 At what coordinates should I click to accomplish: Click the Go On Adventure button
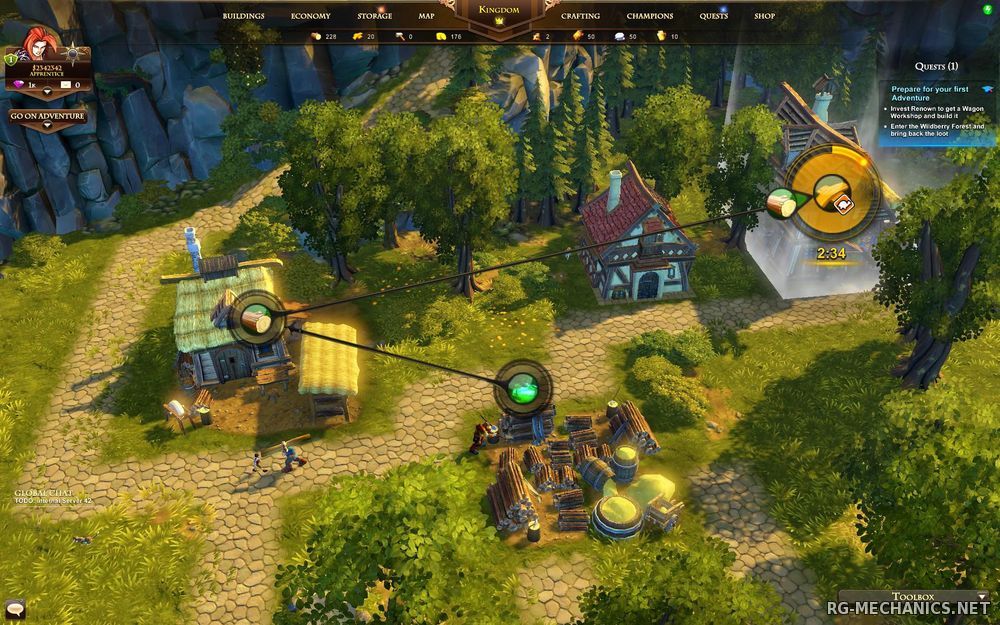(47, 116)
